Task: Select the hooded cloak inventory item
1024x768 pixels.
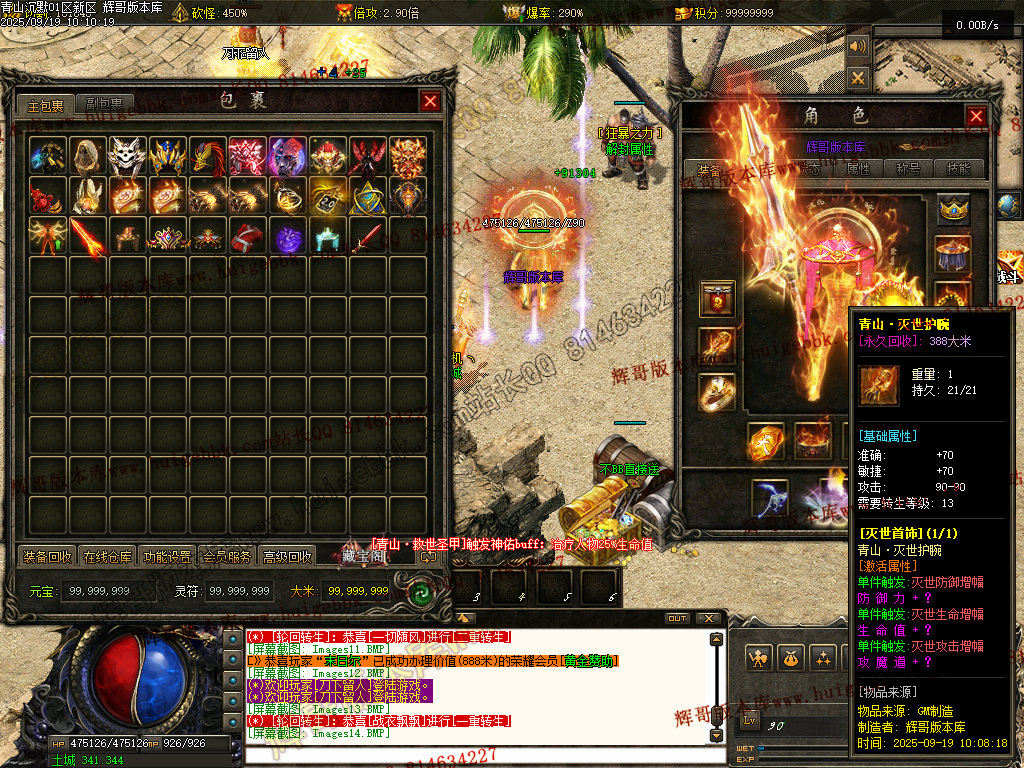Action: (87, 156)
